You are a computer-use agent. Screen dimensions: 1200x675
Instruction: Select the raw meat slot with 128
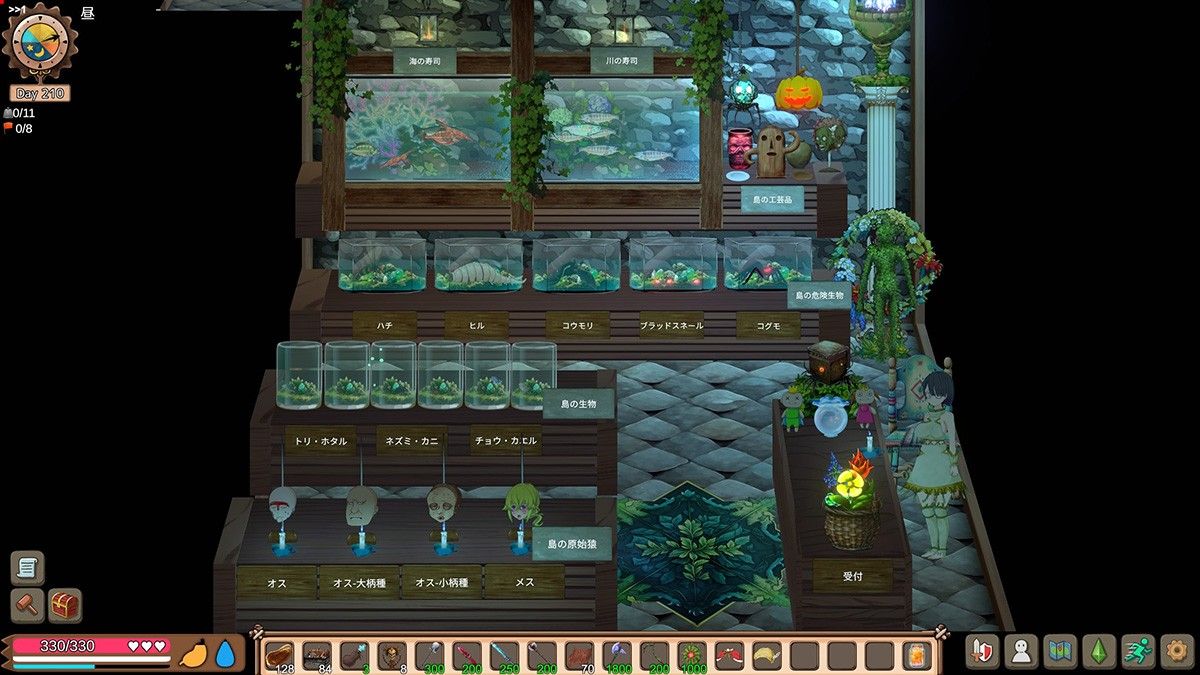(280, 656)
